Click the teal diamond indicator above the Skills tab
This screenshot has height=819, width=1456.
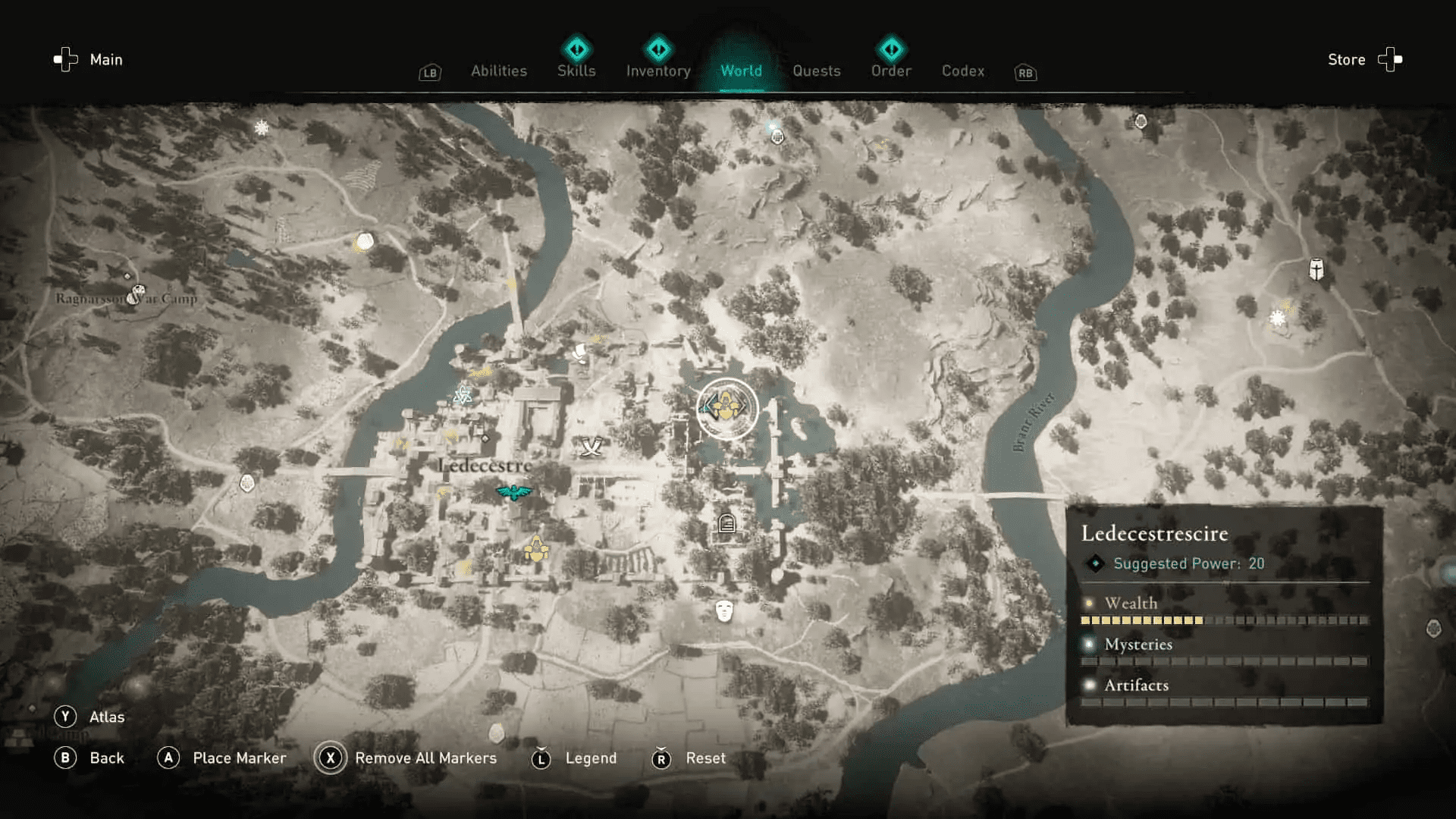(x=576, y=49)
